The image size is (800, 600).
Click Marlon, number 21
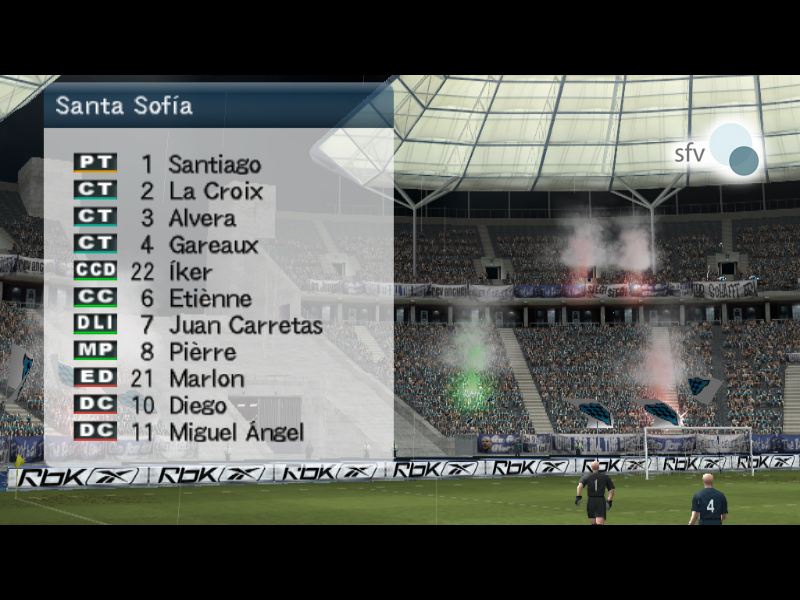point(206,379)
